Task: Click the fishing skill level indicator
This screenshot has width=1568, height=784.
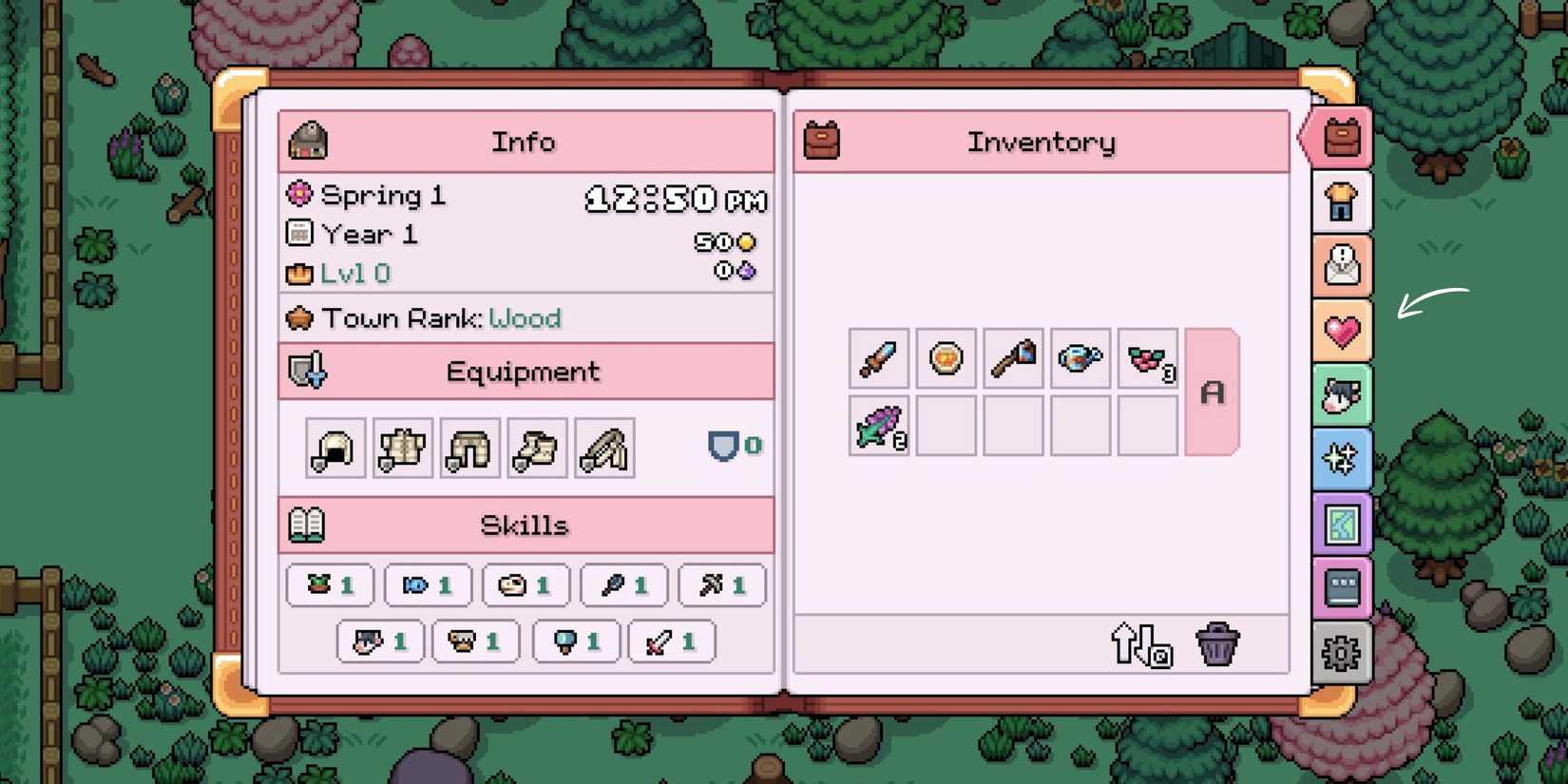Action: (427, 585)
